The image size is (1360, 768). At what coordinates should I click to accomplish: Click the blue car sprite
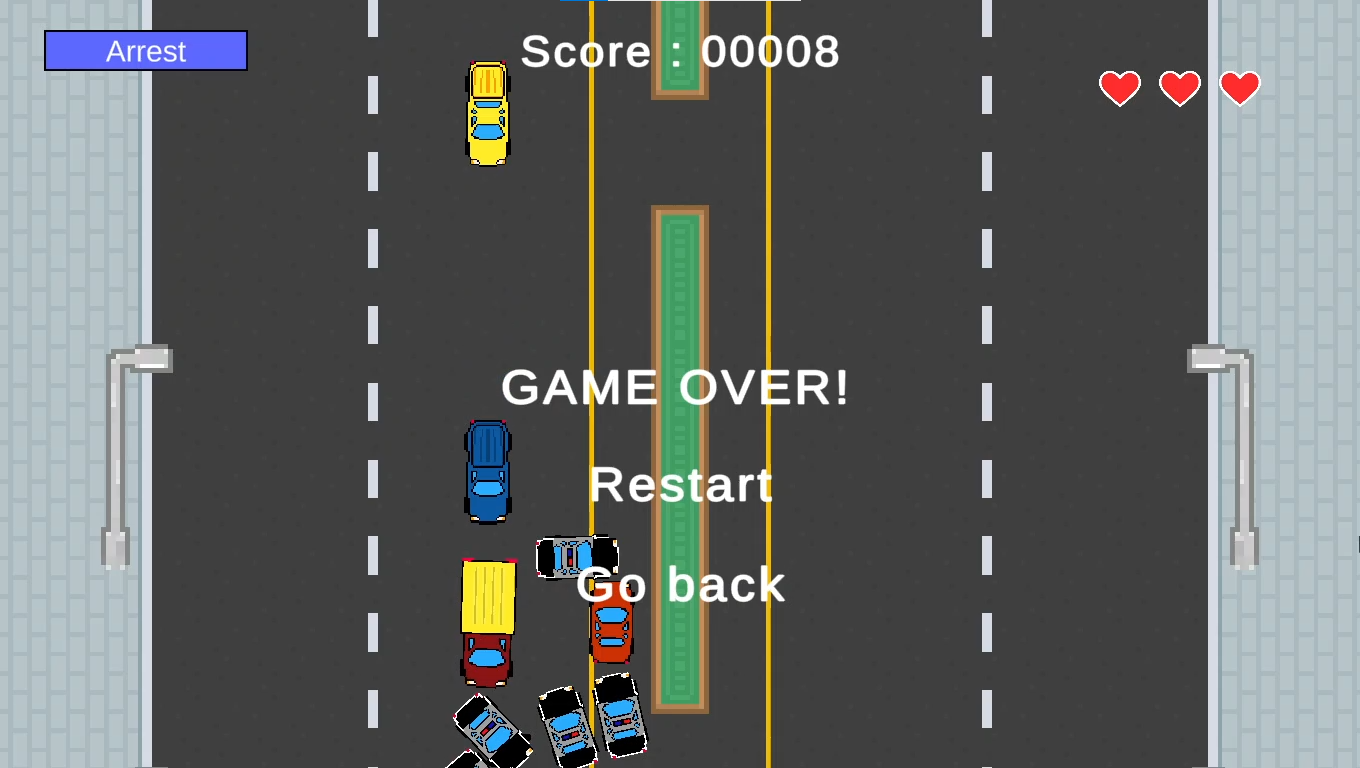coord(487,470)
